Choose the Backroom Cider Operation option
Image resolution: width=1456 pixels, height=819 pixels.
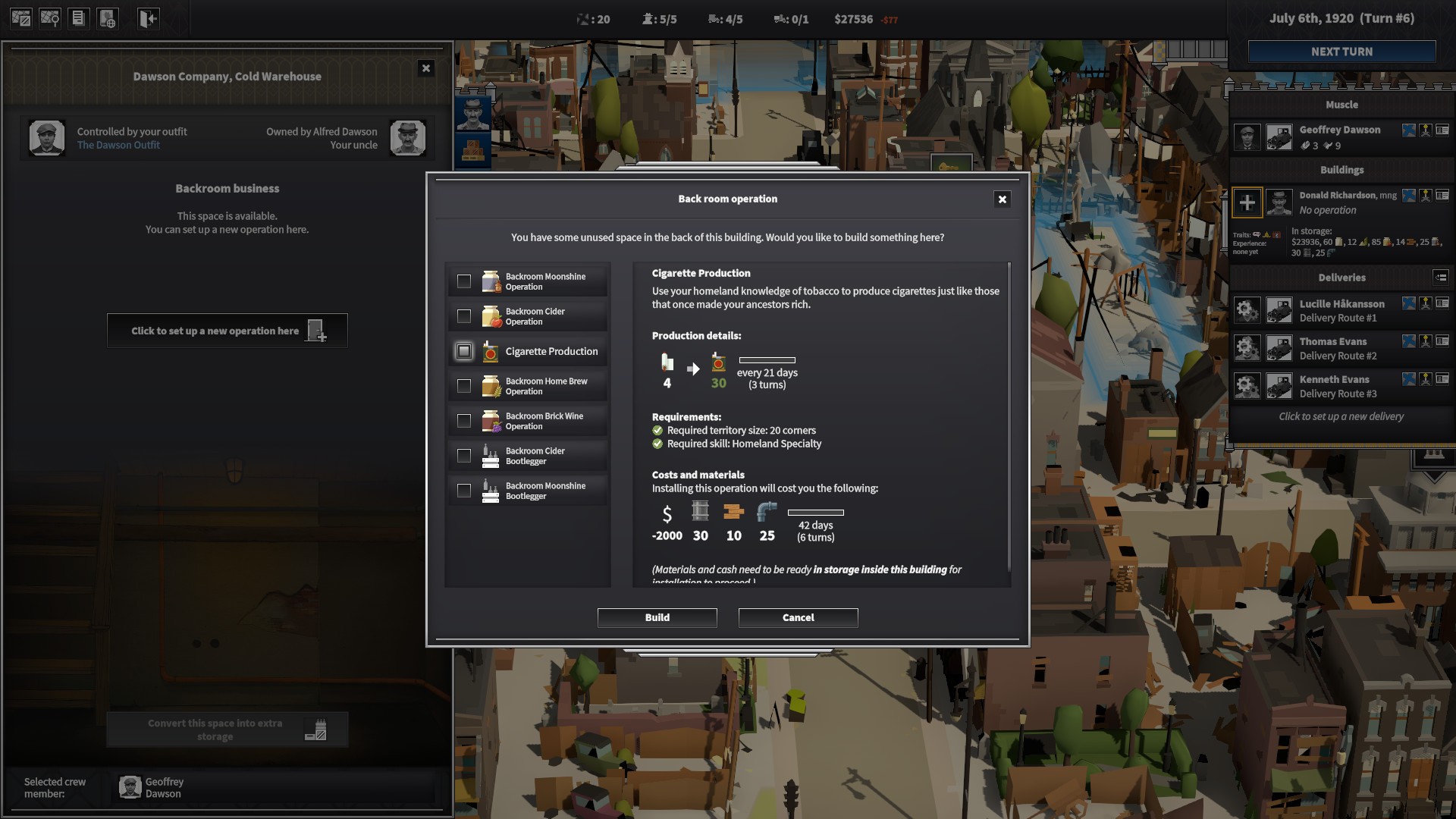pyautogui.click(x=464, y=316)
